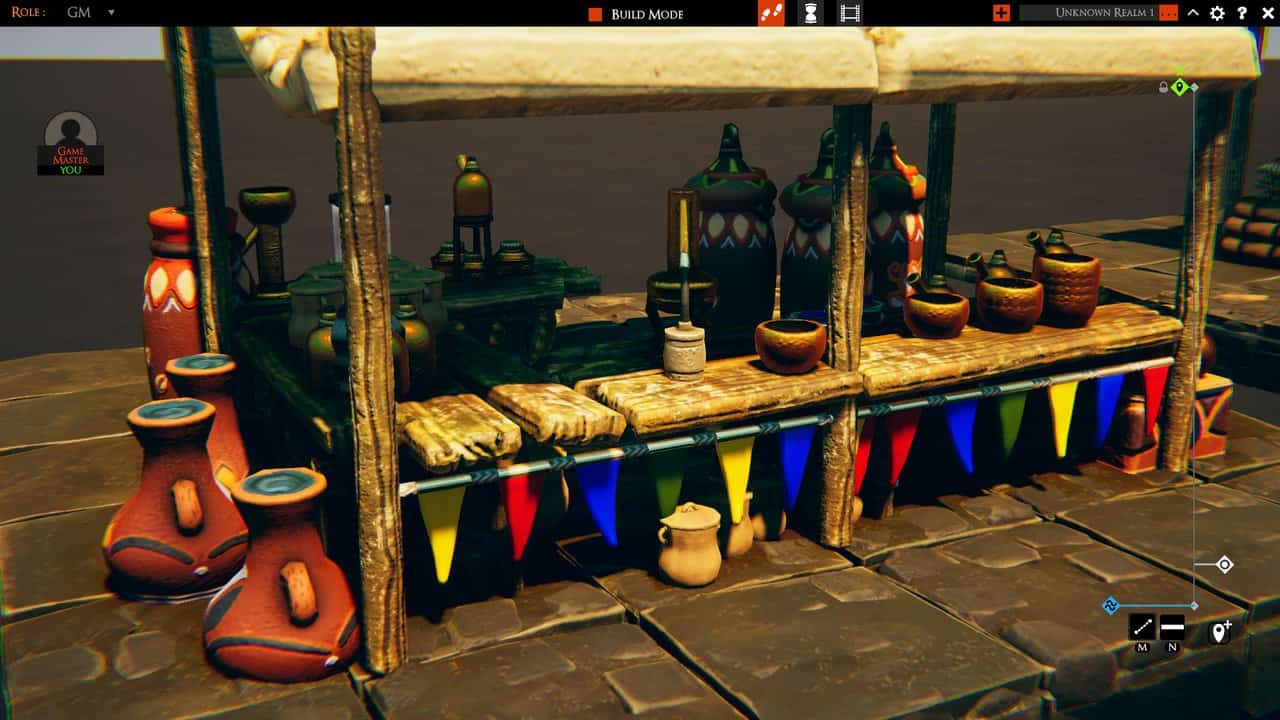Open the hourglass turn timer tool
The width and height of the screenshot is (1280, 720).
810,12
